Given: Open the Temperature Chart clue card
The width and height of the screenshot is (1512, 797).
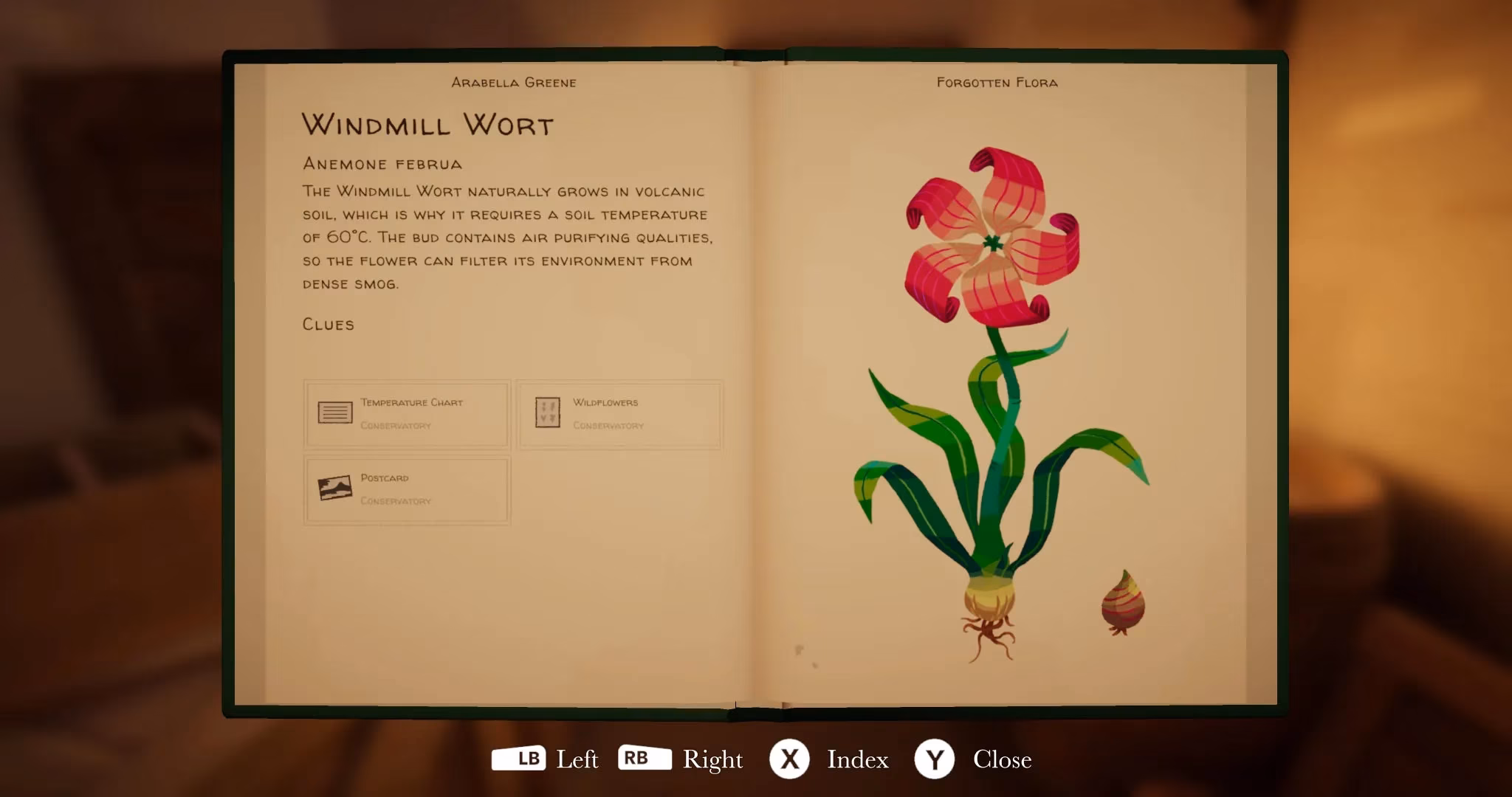Looking at the screenshot, I should click(407, 413).
